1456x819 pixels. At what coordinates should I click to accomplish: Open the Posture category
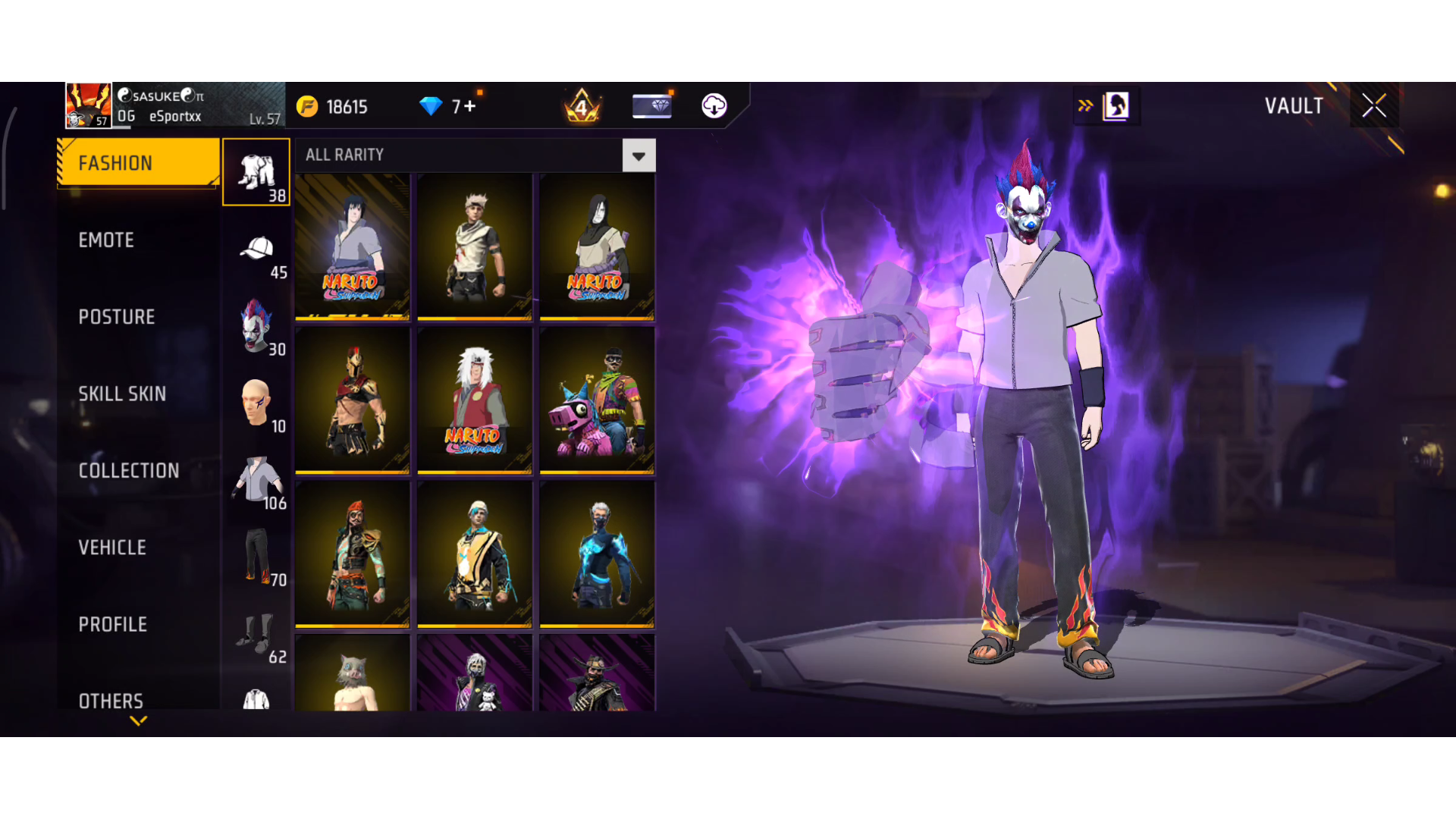click(x=117, y=317)
